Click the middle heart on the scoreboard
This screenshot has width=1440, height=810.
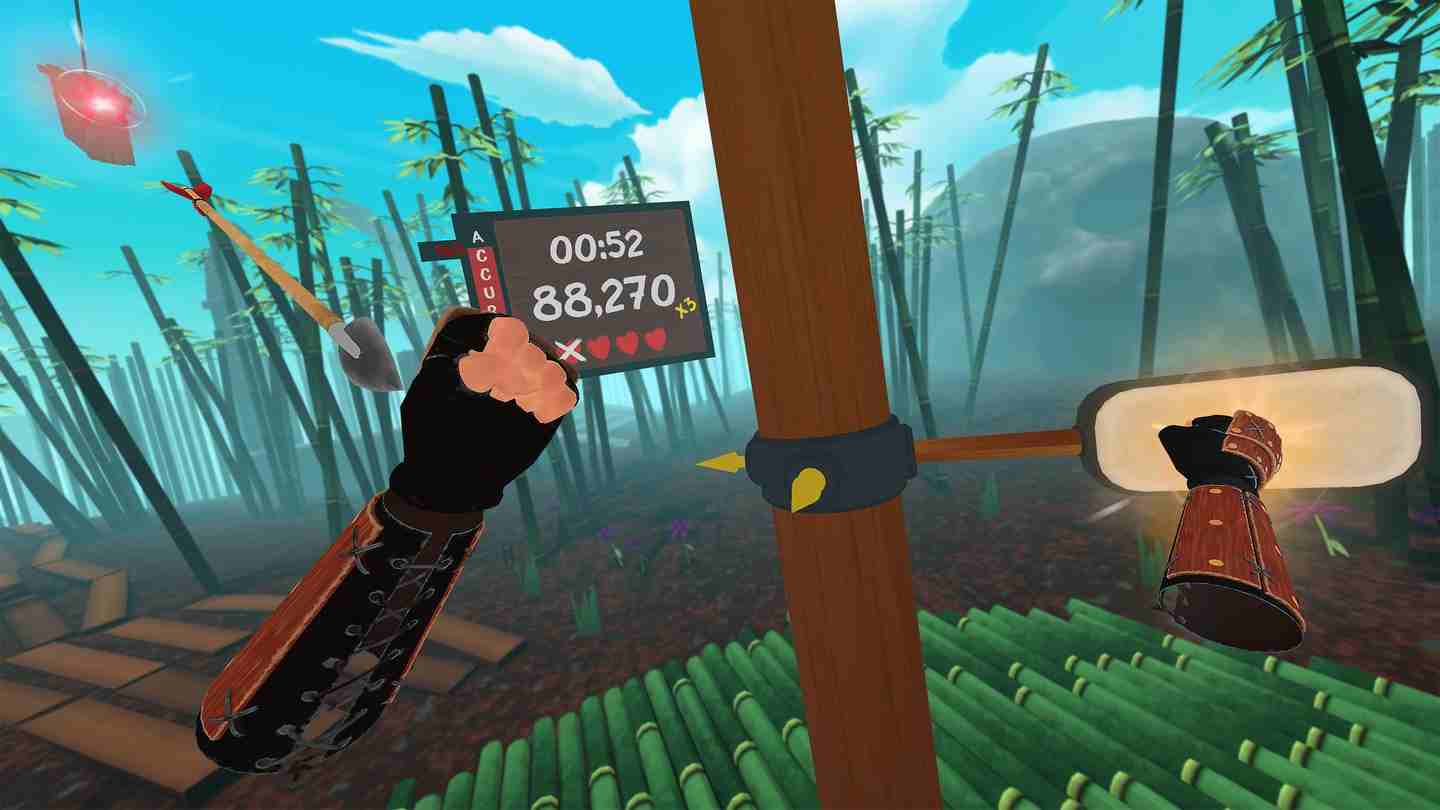pos(627,343)
